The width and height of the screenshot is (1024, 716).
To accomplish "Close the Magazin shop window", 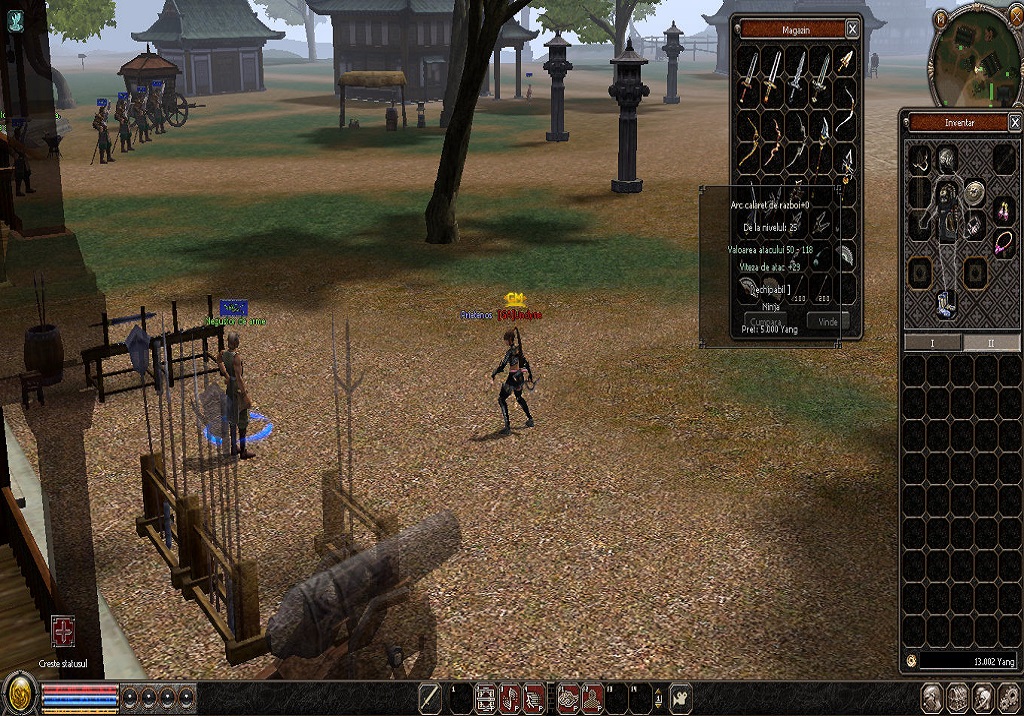I will click(x=851, y=29).
